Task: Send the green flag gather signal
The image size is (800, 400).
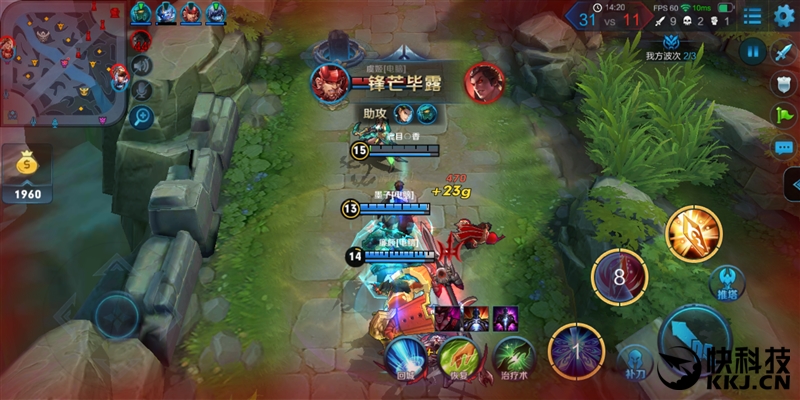Action: coord(784,115)
